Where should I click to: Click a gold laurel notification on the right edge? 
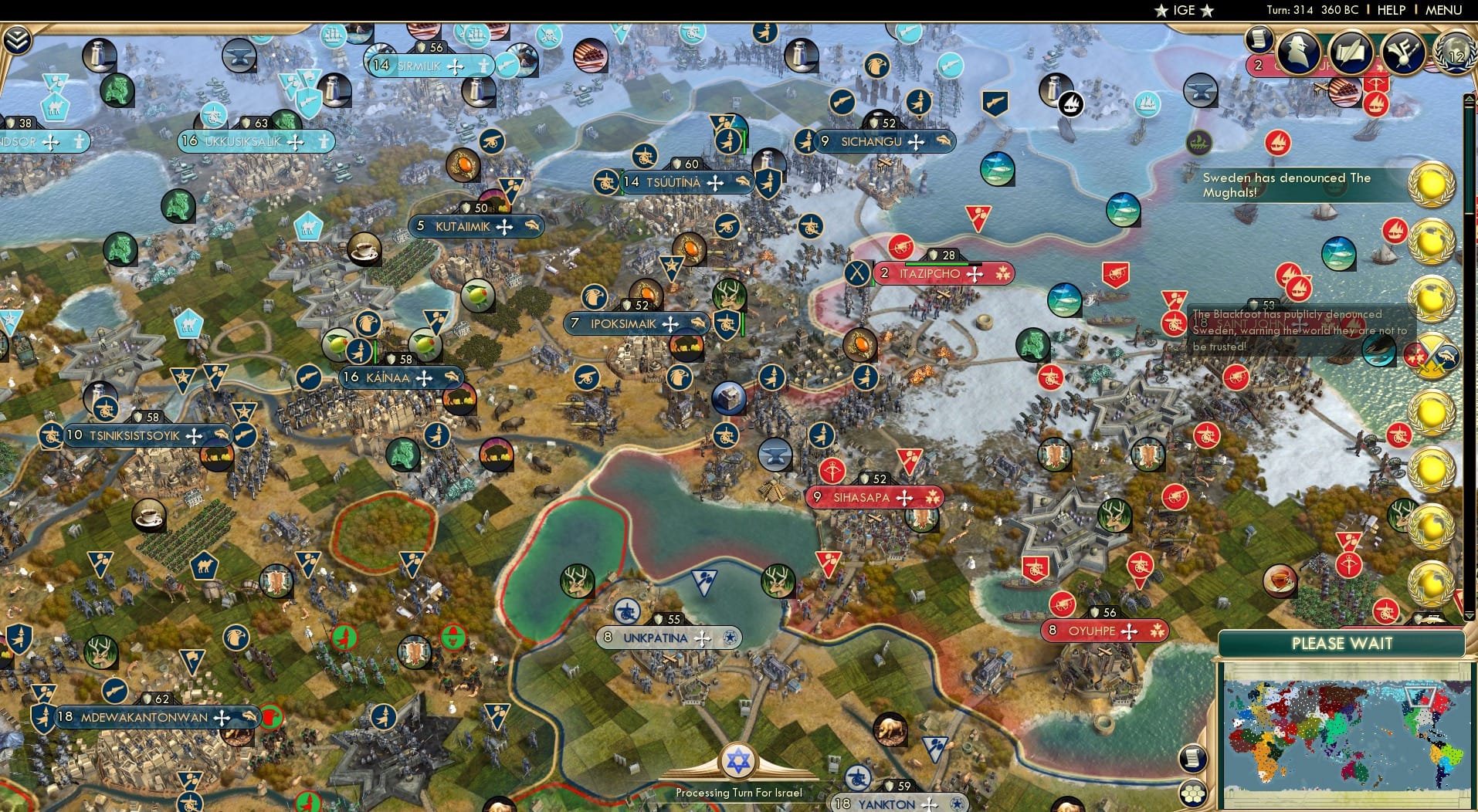[1432, 185]
